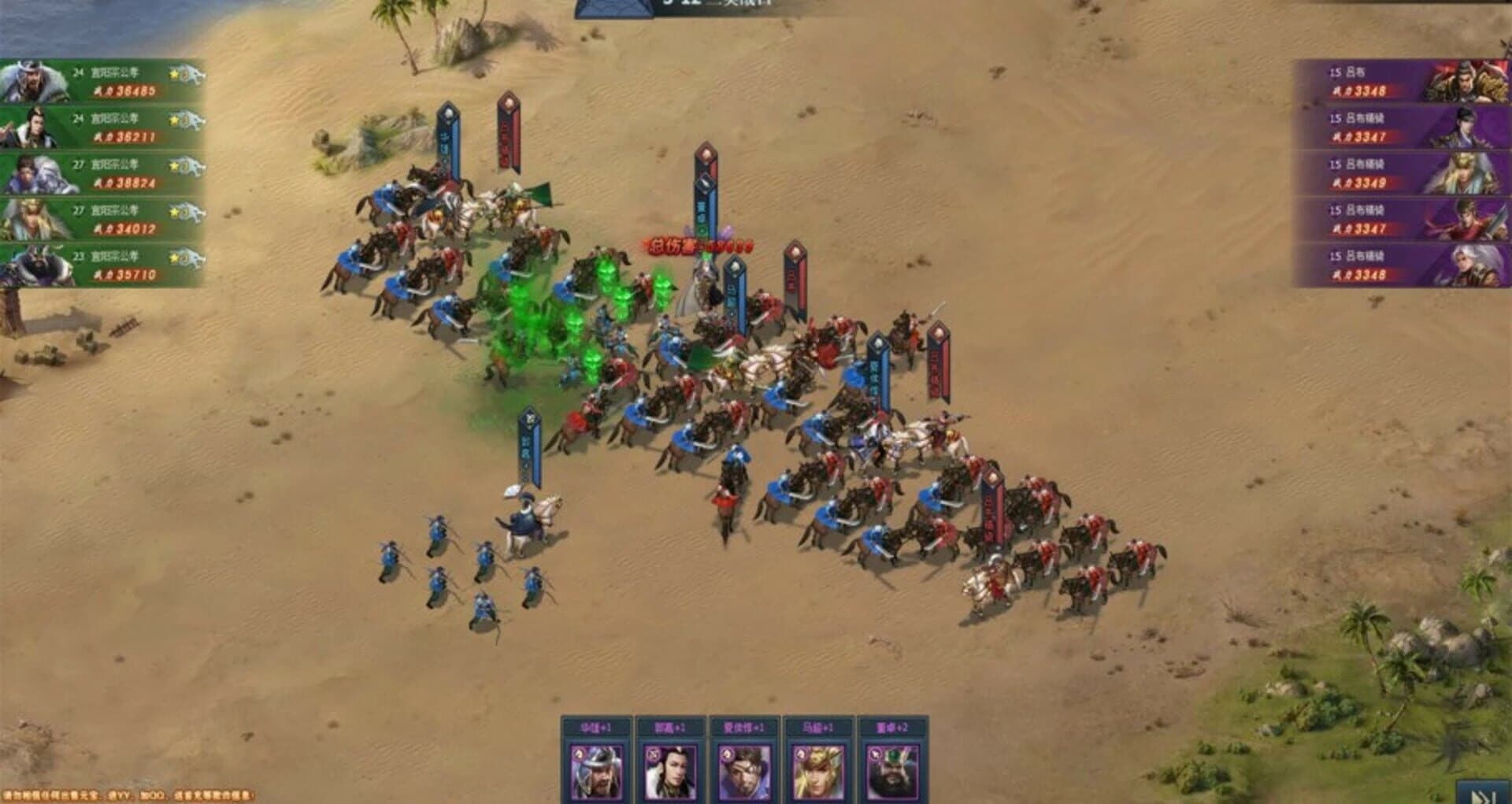Image resolution: width=1512 pixels, height=804 pixels.
Task: Toggle the star on the 武力 38824 ally row
Action: (175, 165)
